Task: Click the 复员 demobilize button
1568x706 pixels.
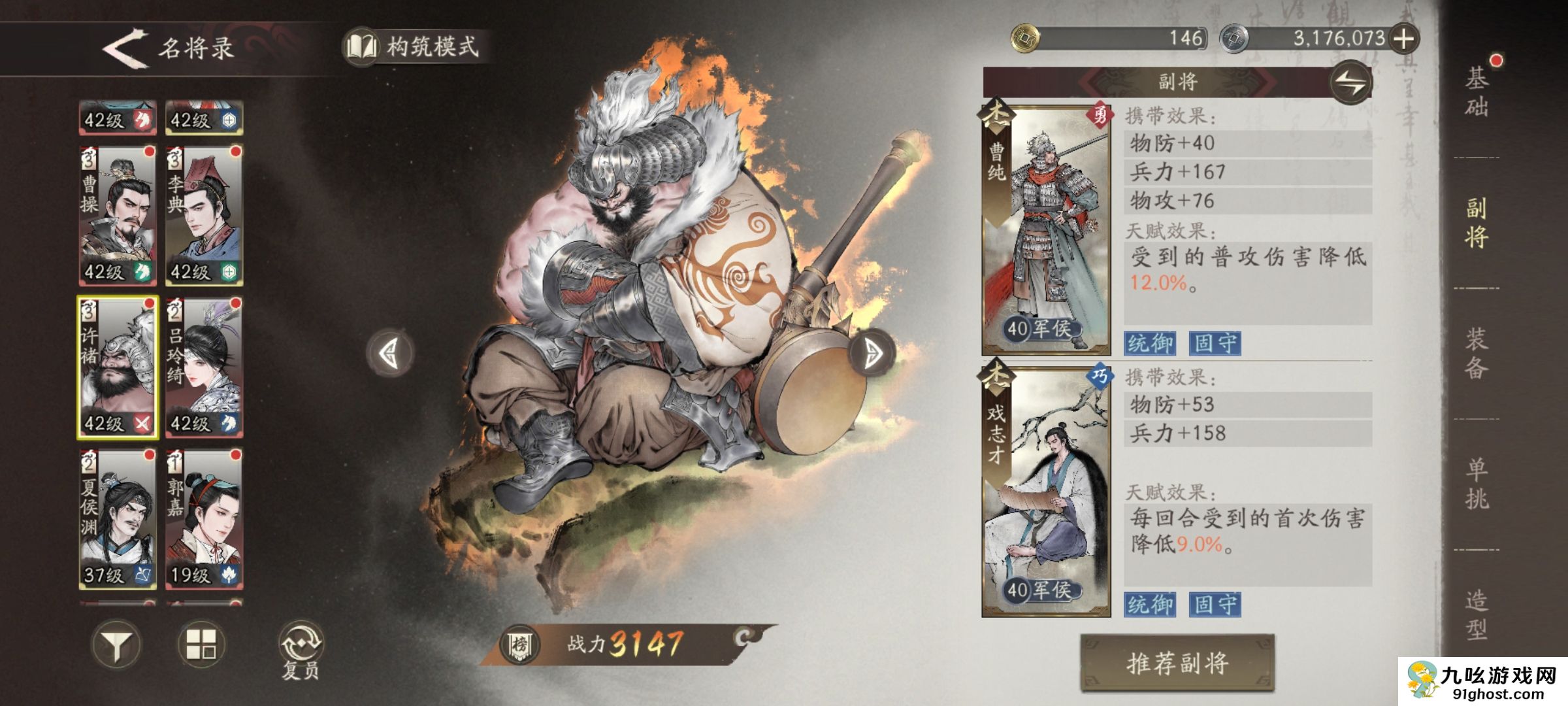Action: click(x=301, y=650)
